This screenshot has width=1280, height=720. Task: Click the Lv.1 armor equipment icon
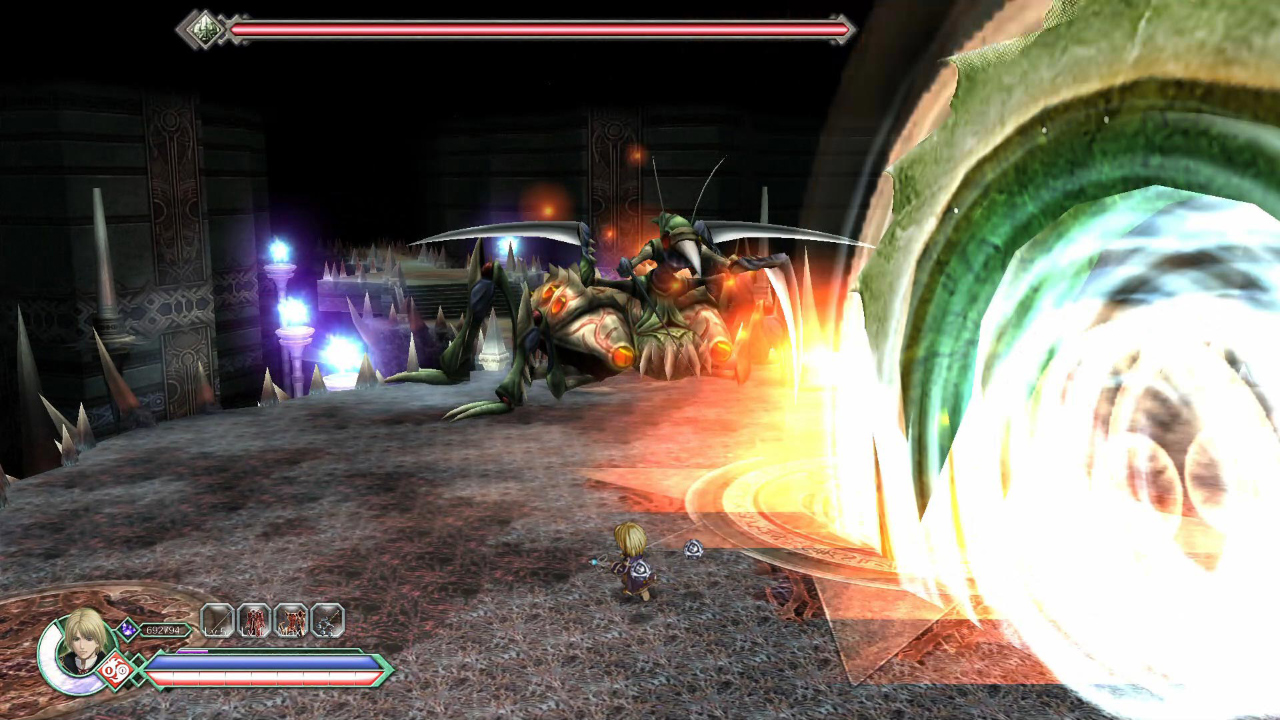point(253,619)
